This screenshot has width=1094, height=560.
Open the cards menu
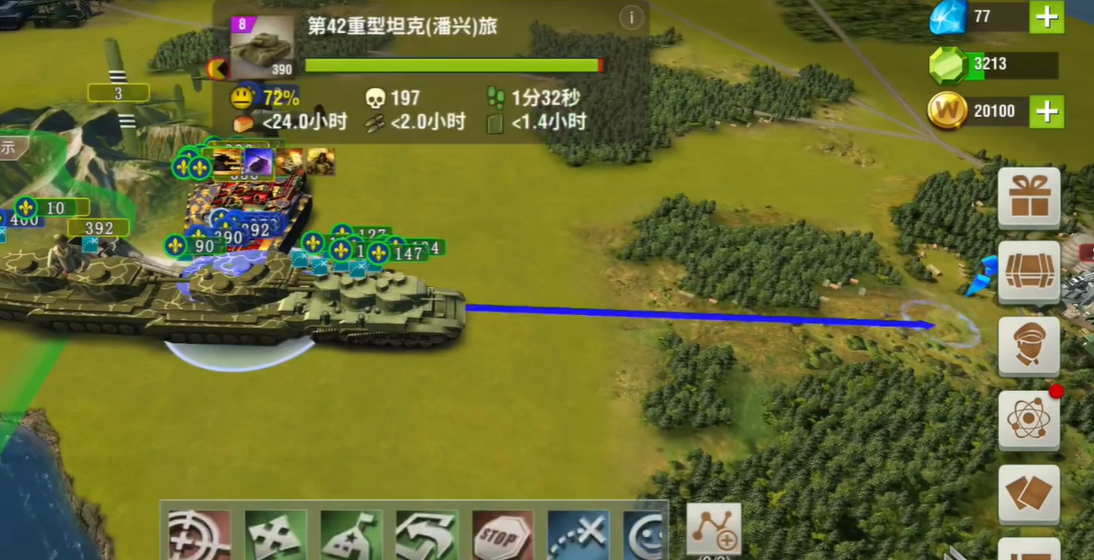(x=1029, y=494)
